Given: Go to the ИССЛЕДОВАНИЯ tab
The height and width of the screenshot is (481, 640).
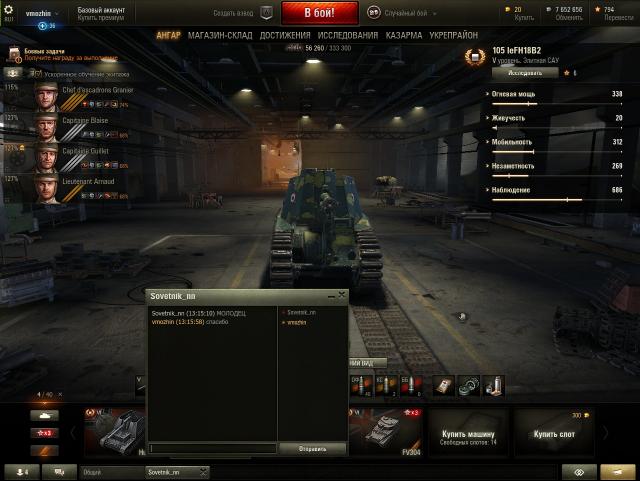Looking at the screenshot, I should [345, 35].
